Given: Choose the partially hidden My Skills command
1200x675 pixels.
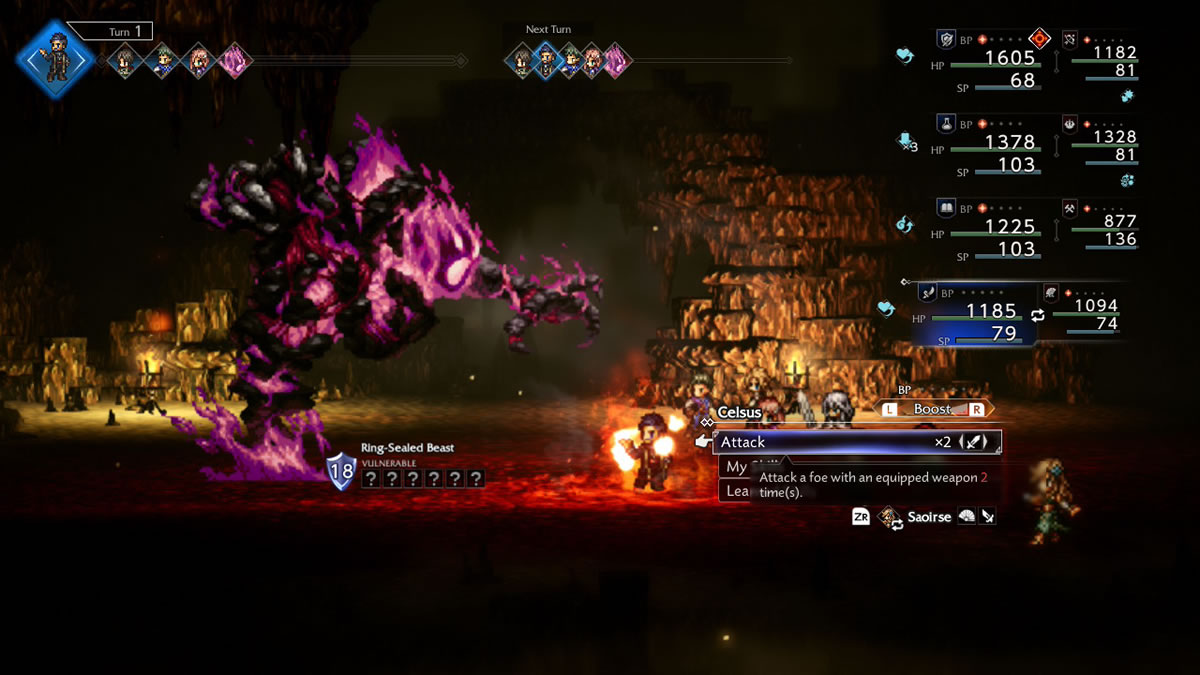Looking at the screenshot, I should pos(737,467).
